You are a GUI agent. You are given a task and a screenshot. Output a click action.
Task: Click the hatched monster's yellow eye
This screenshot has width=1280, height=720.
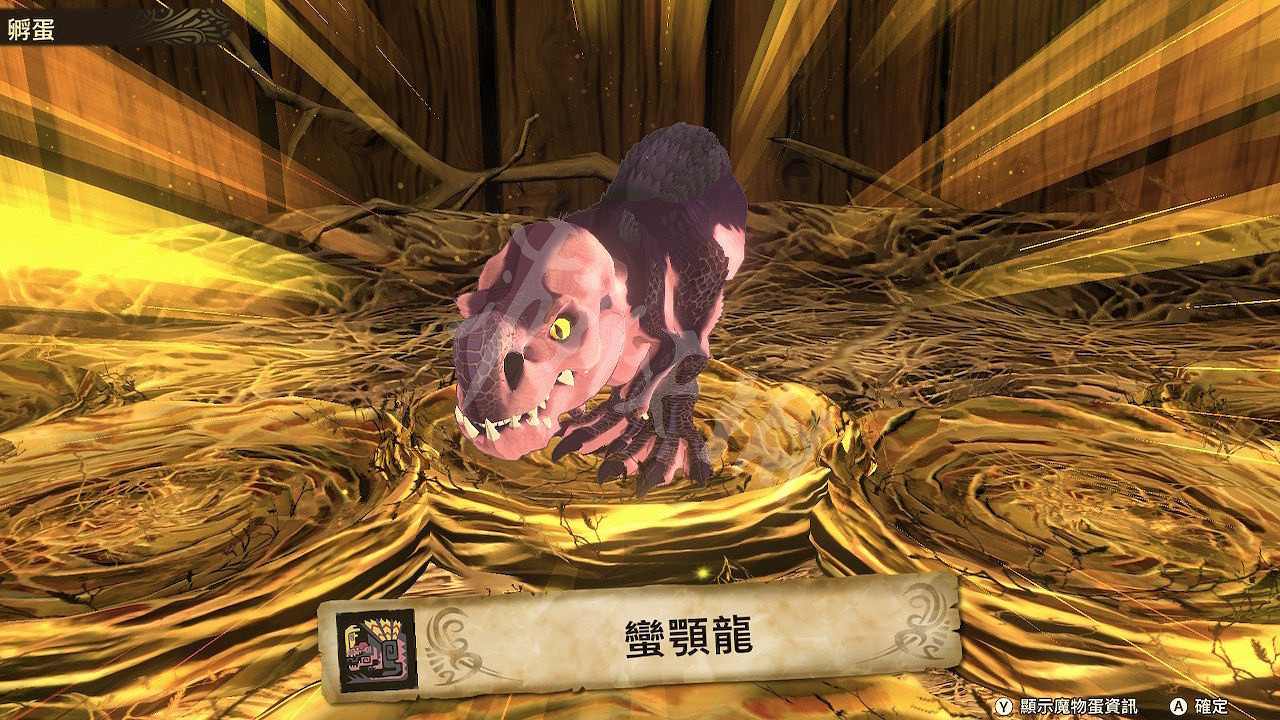pyautogui.click(x=563, y=330)
